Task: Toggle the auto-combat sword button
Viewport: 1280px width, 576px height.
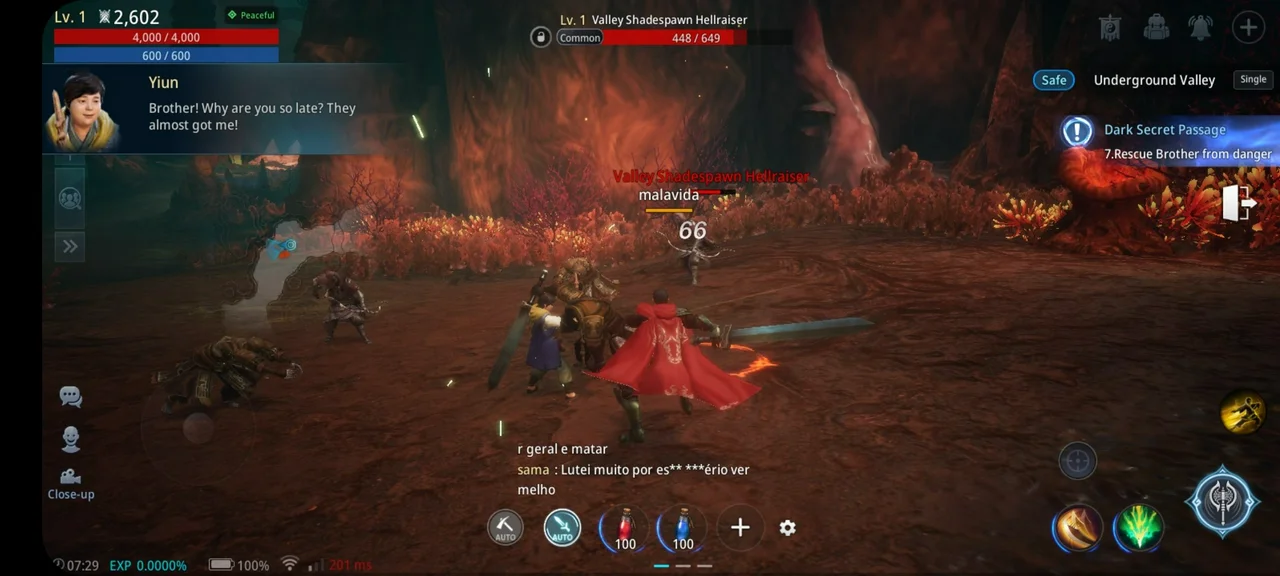Action: (x=562, y=528)
